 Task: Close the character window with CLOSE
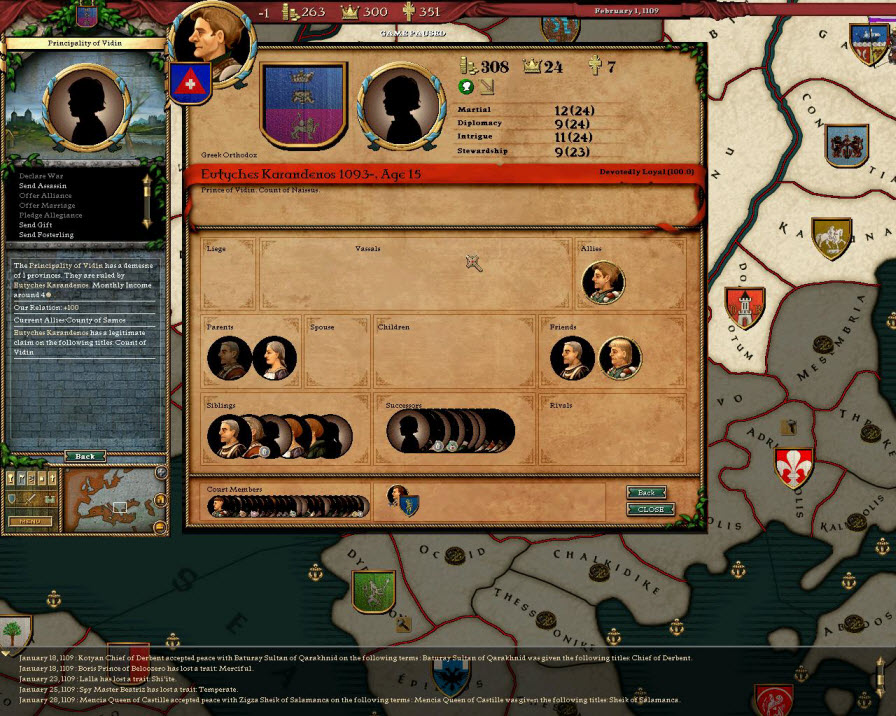[x=650, y=509]
